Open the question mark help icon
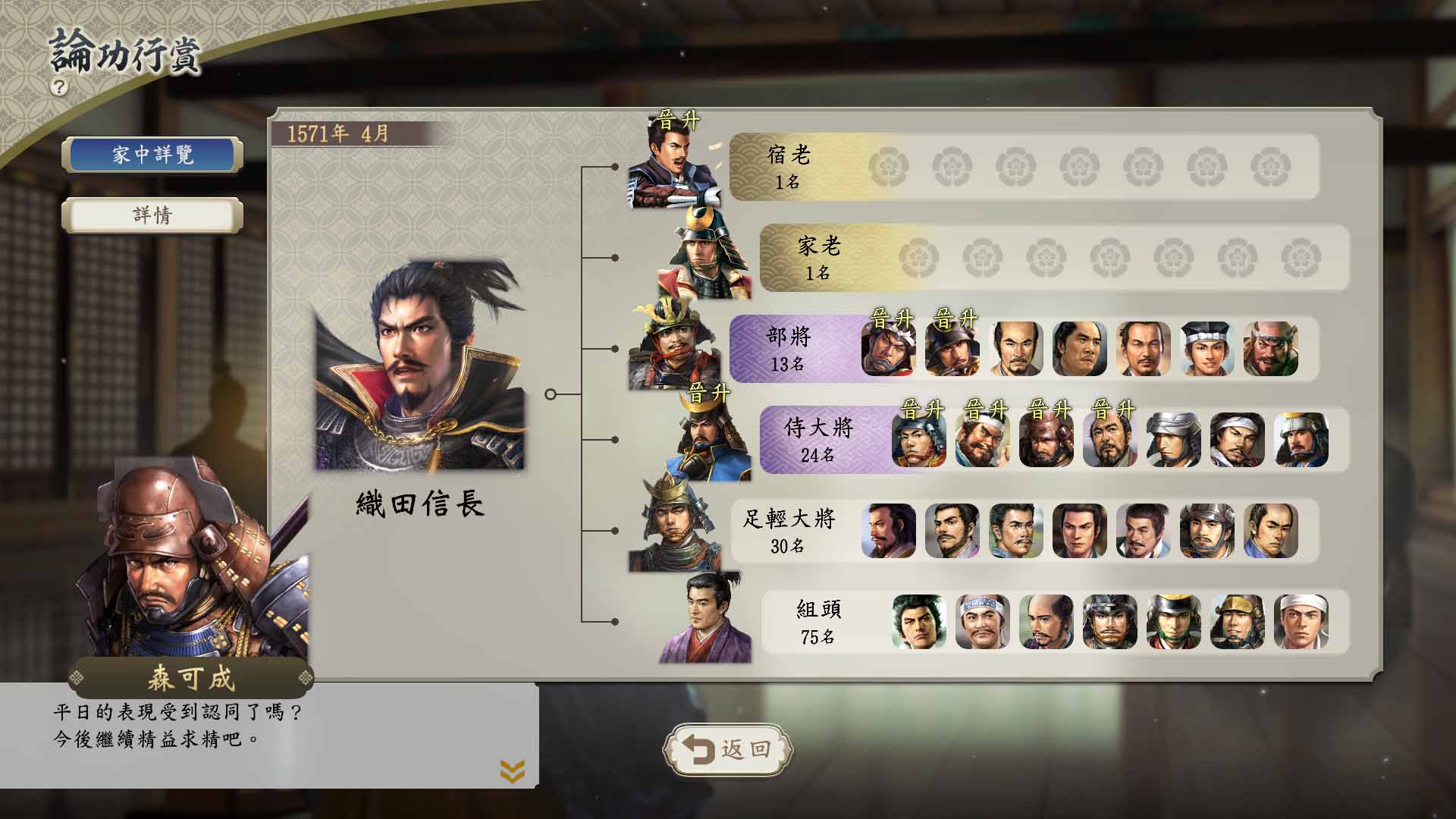The height and width of the screenshot is (819, 1456). pos(59,86)
